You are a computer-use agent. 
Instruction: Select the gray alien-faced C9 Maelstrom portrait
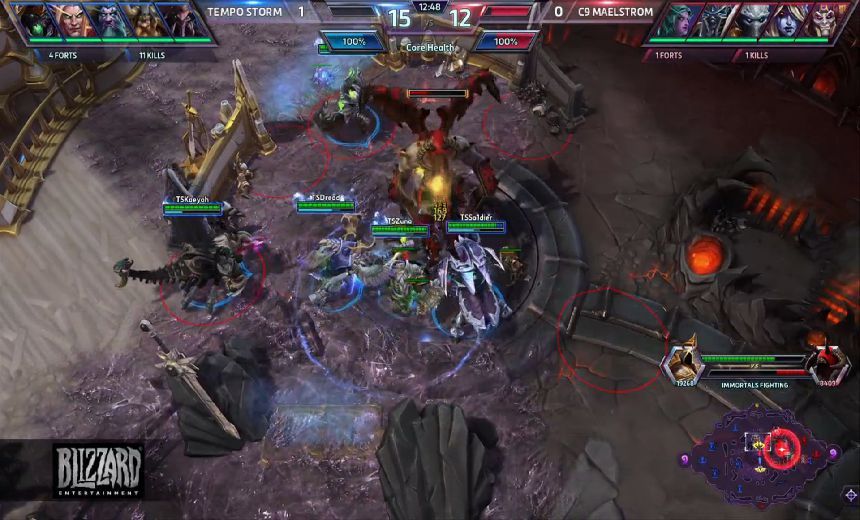click(x=752, y=20)
